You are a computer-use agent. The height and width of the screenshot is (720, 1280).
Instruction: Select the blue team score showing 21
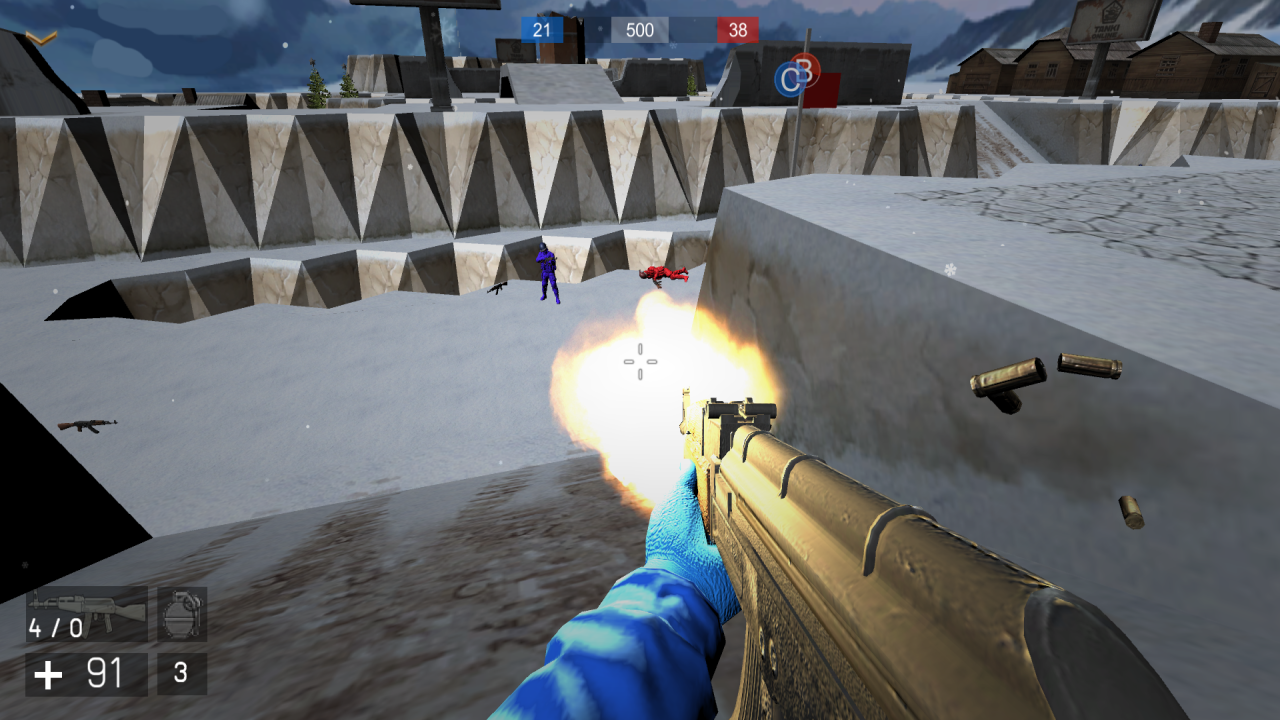click(x=541, y=30)
